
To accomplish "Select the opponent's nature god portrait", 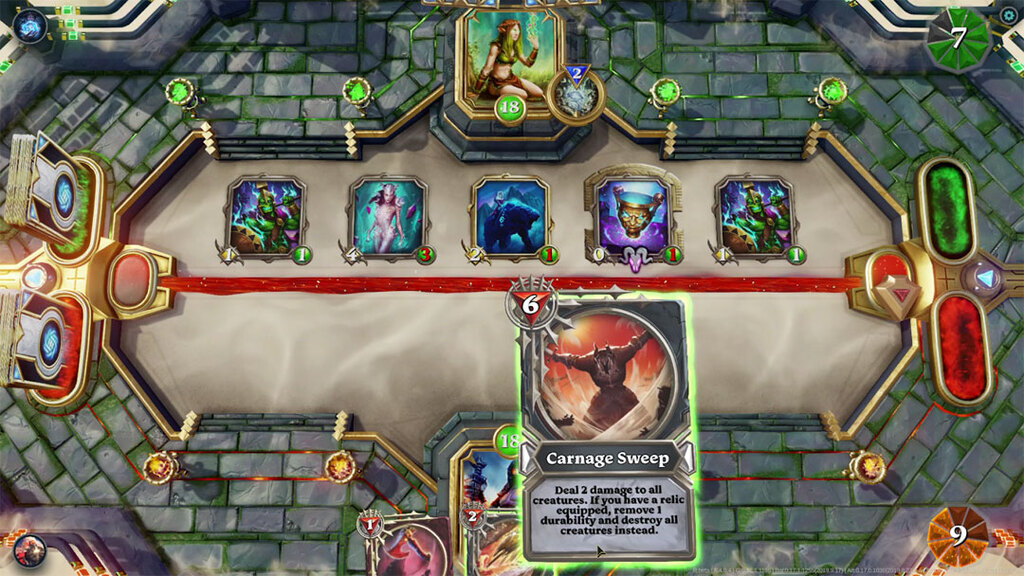I will (510, 58).
